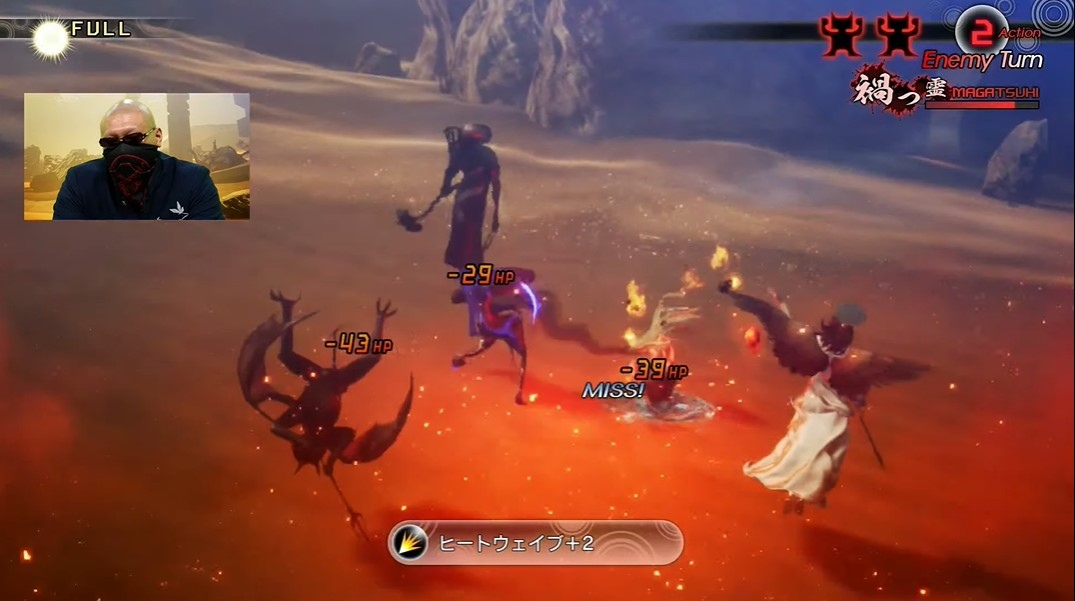1075x601 pixels.
Task: Select the ヒートウェイブ+2 skill banner
Action: pyautogui.click(x=536, y=543)
